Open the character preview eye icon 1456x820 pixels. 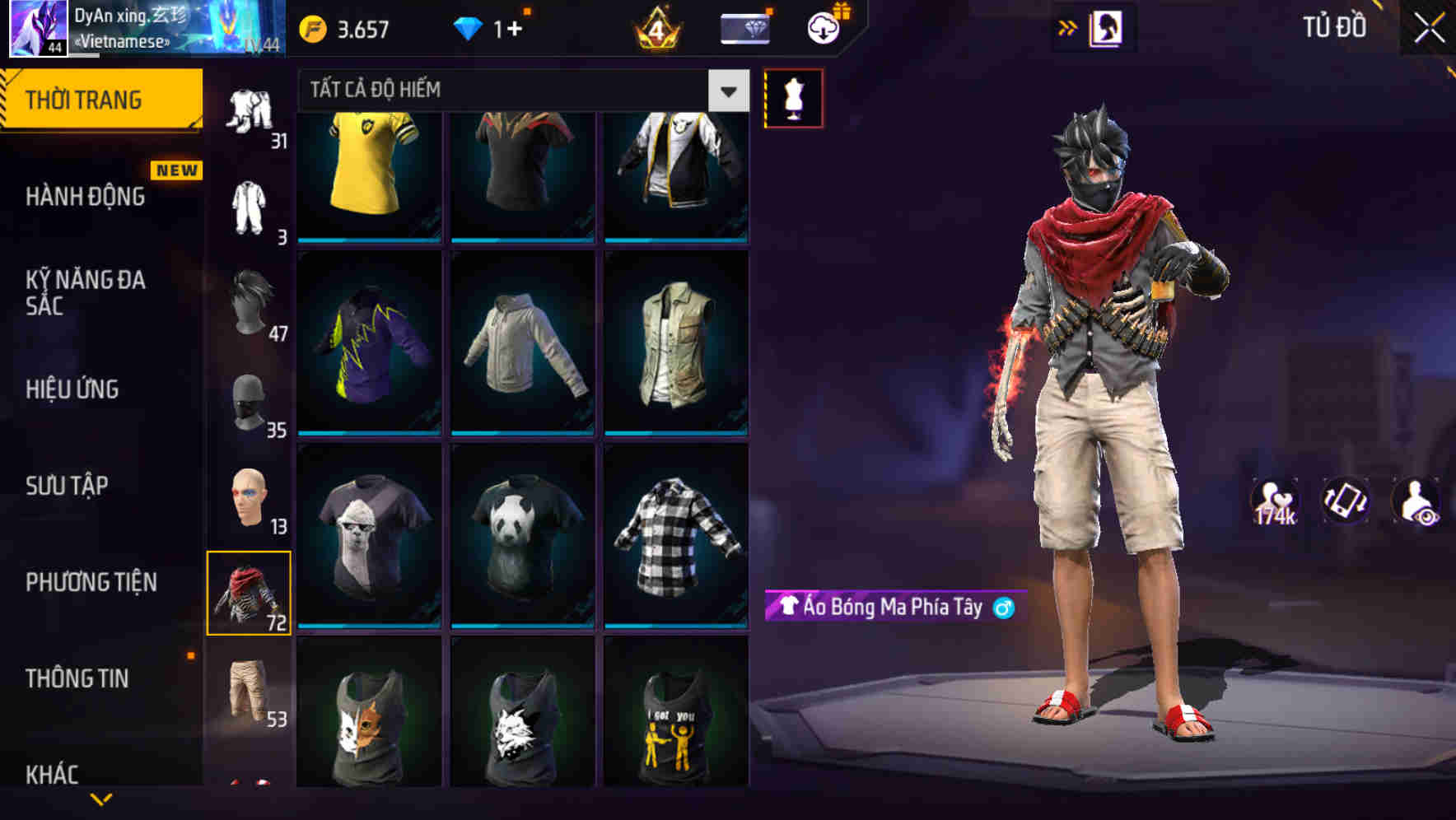(1418, 500)
